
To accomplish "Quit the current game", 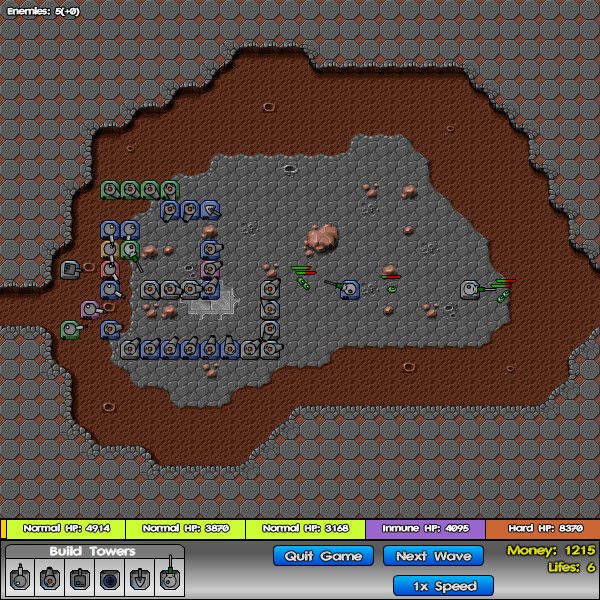I will 323,556.
